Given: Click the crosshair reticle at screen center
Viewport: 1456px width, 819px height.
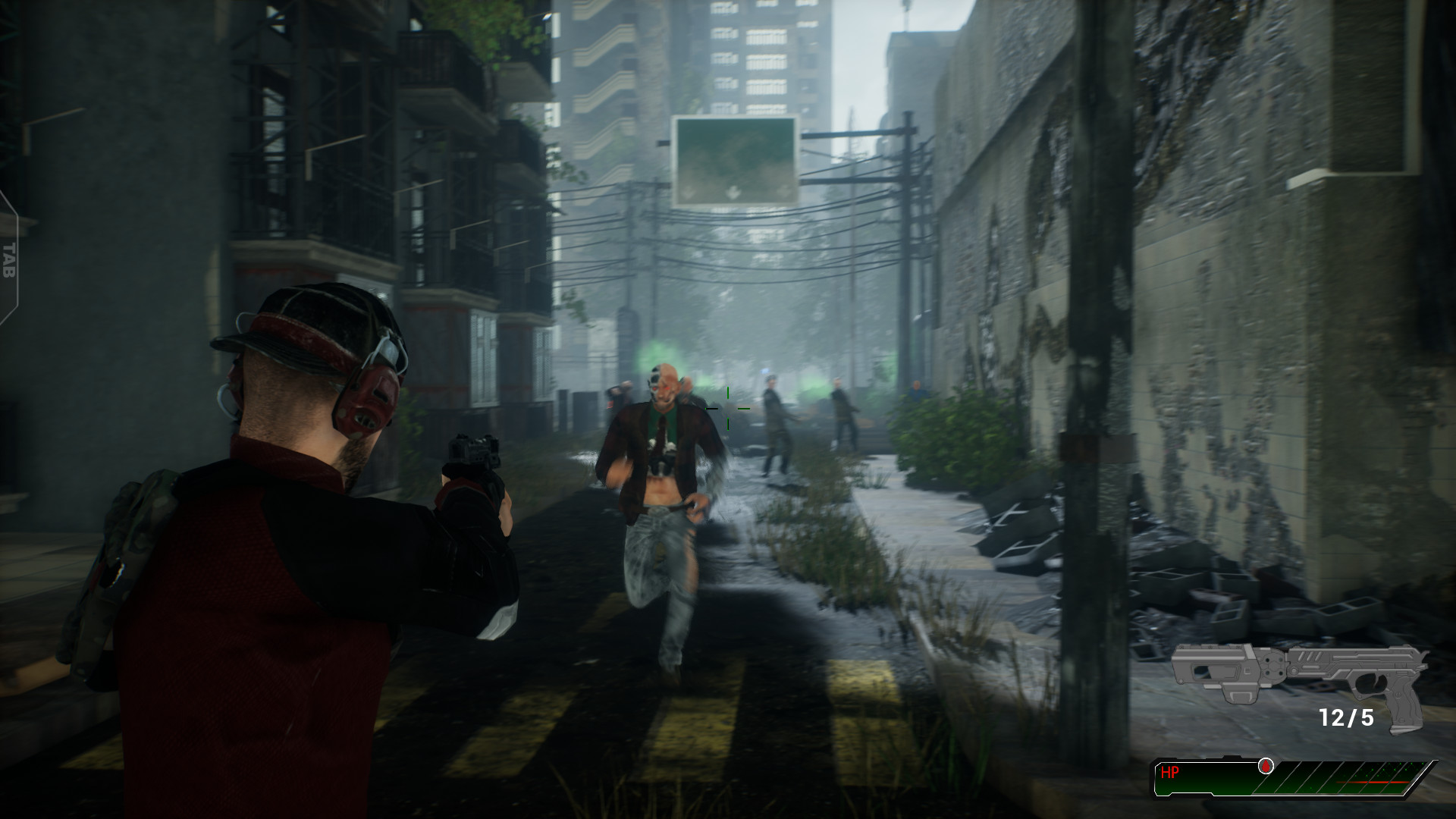Looking at the screenshot, I should [729, 409].
